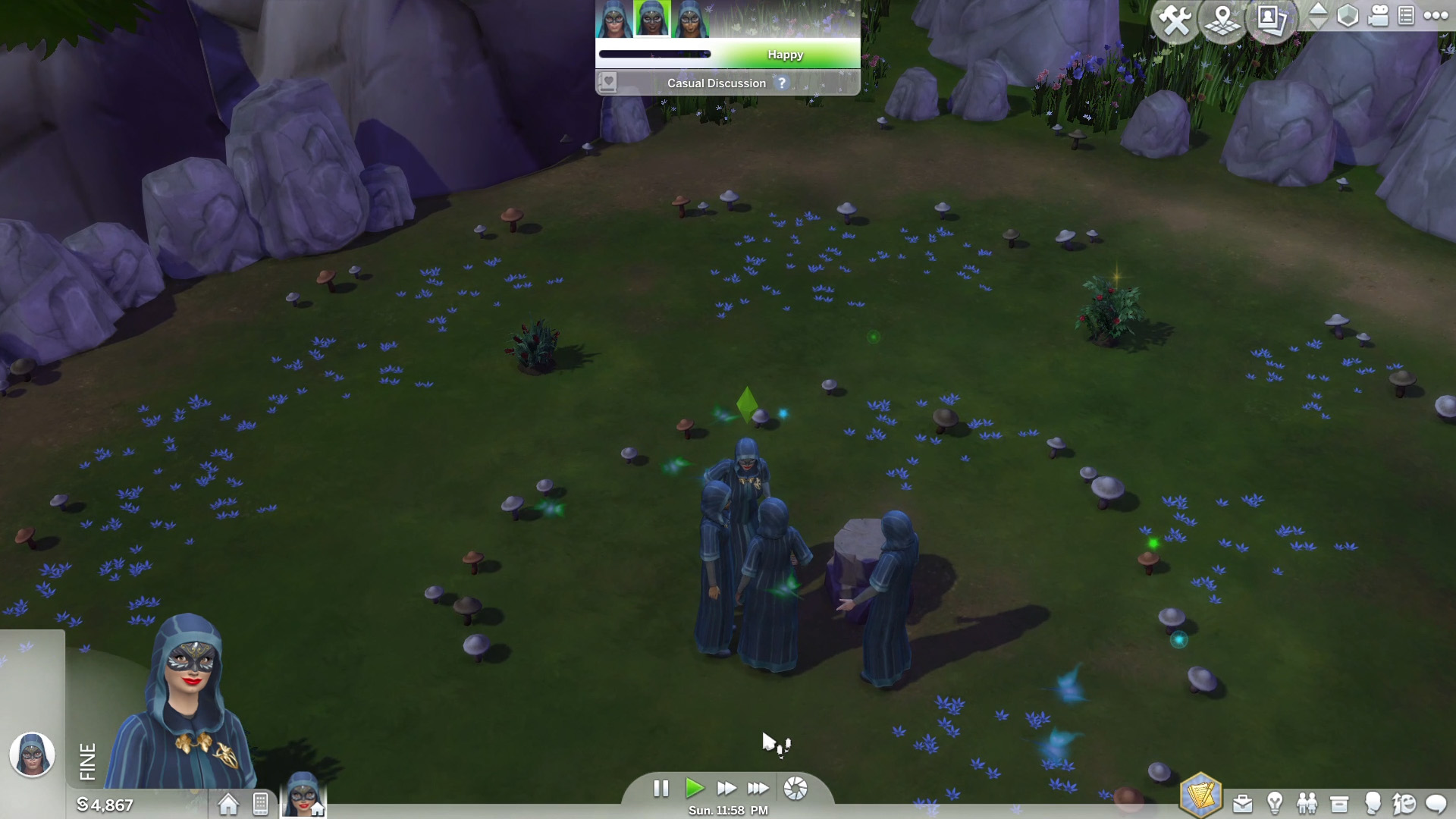The image size is (1456, 819).
Task: Open the Manage Worlds map pin icon
Action: 1222,20
